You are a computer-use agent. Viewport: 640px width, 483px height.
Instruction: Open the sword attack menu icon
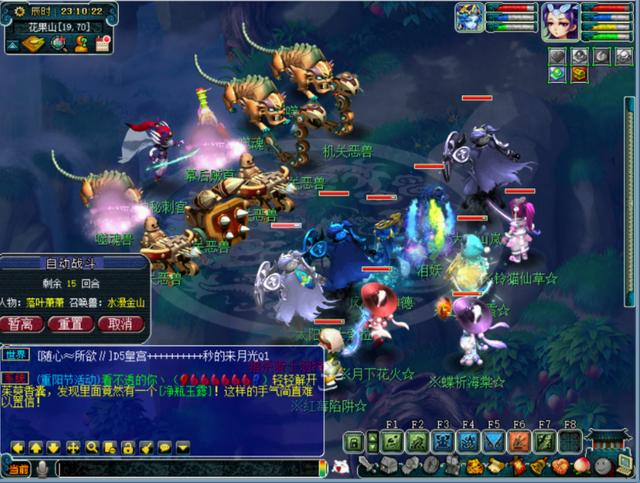coord(368,466)
